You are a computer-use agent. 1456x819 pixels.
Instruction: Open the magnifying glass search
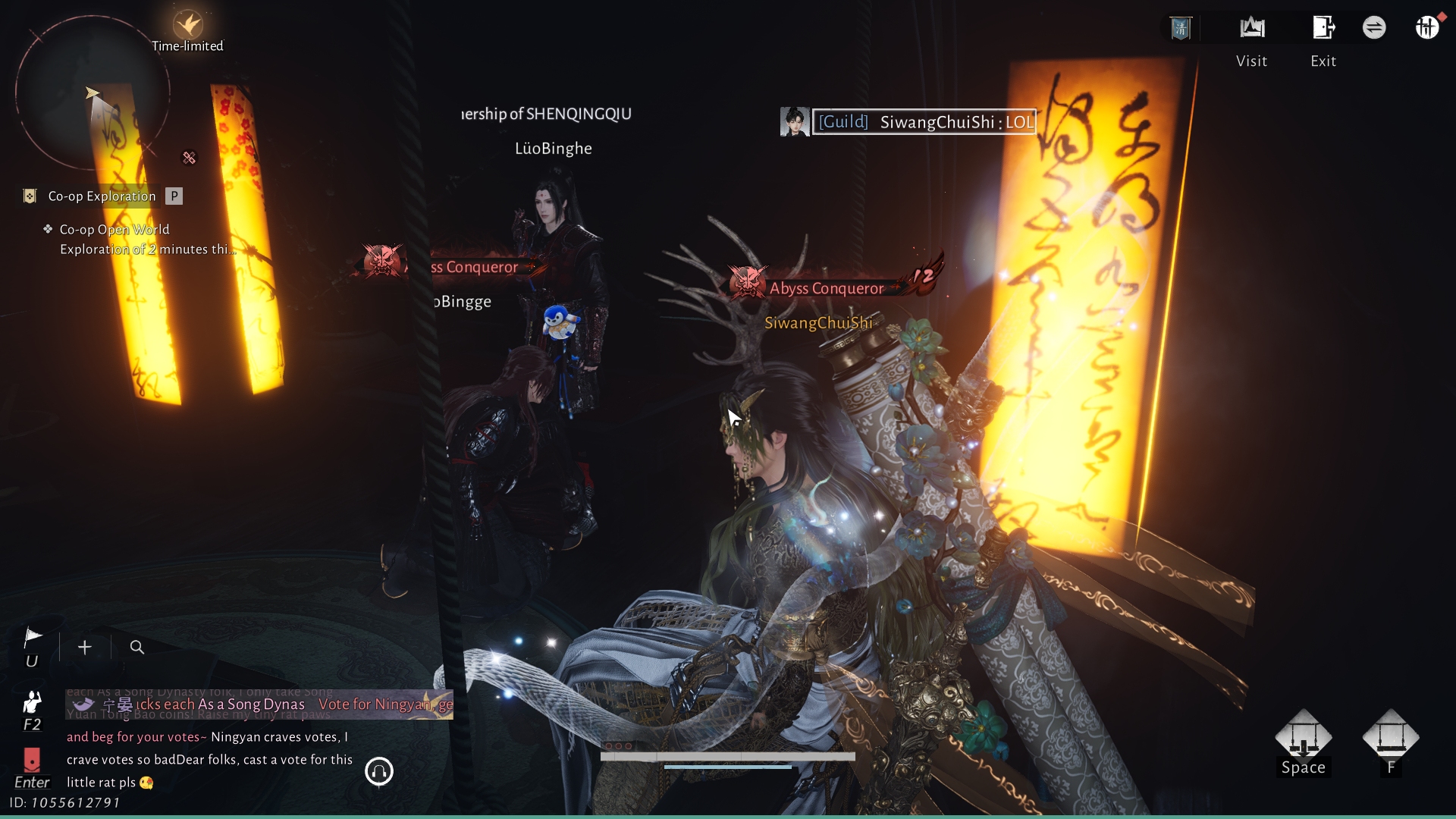137,648
